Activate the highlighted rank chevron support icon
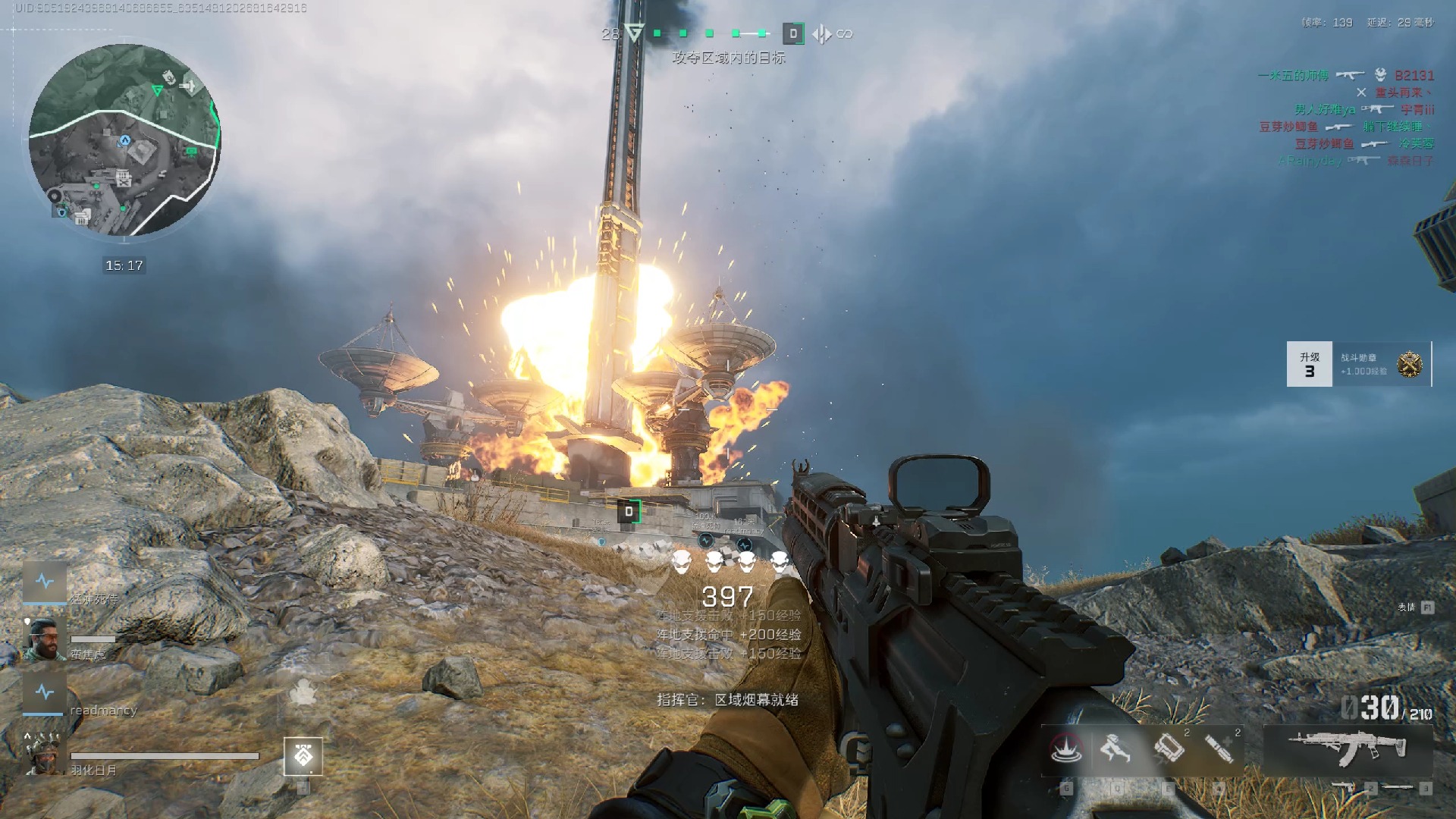This screenshot has height=819, width=1456. click(303, 756)
